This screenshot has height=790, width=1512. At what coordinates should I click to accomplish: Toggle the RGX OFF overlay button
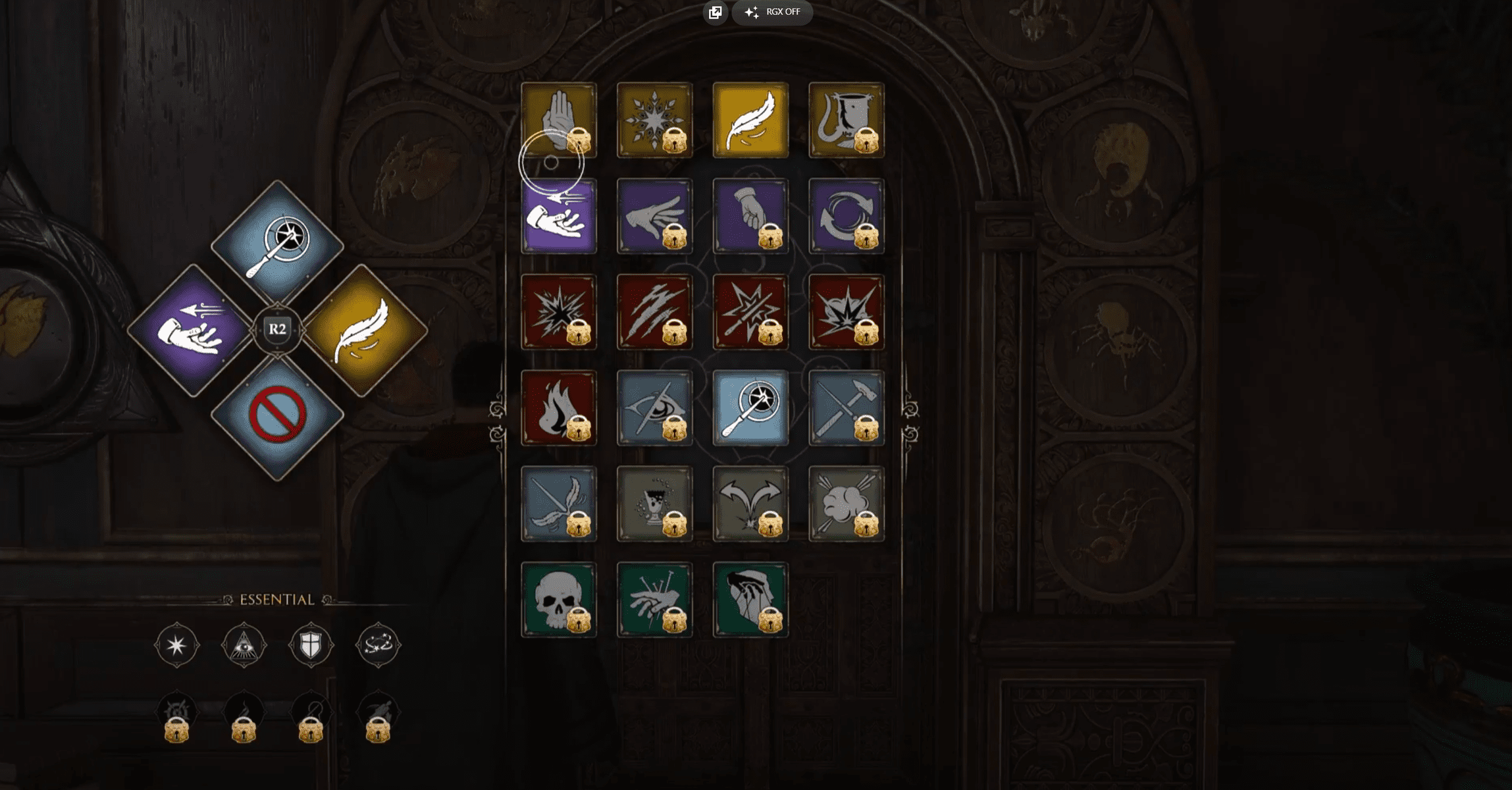click(773, 12)
